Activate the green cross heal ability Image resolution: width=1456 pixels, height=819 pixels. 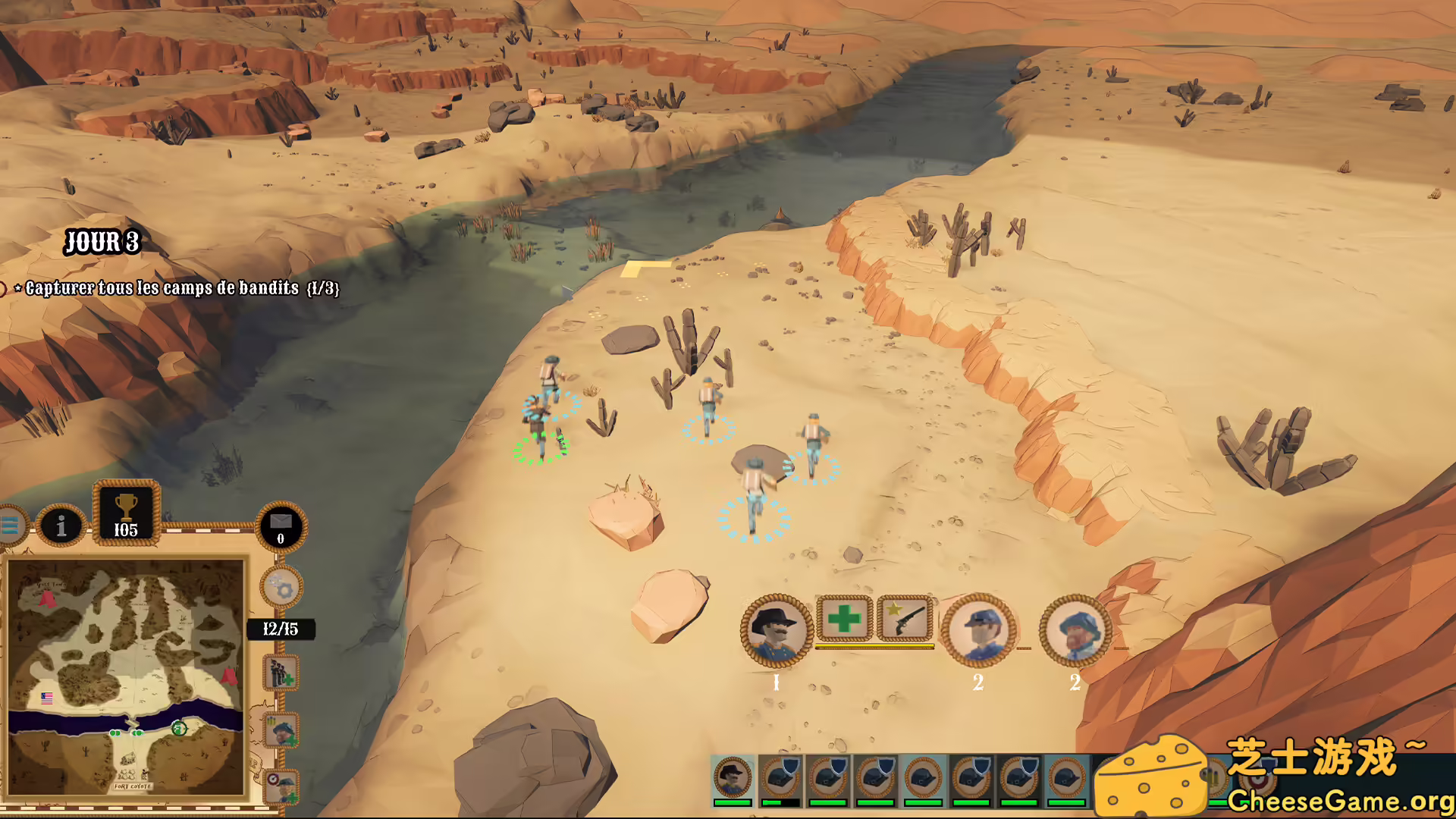pos(843,619)
